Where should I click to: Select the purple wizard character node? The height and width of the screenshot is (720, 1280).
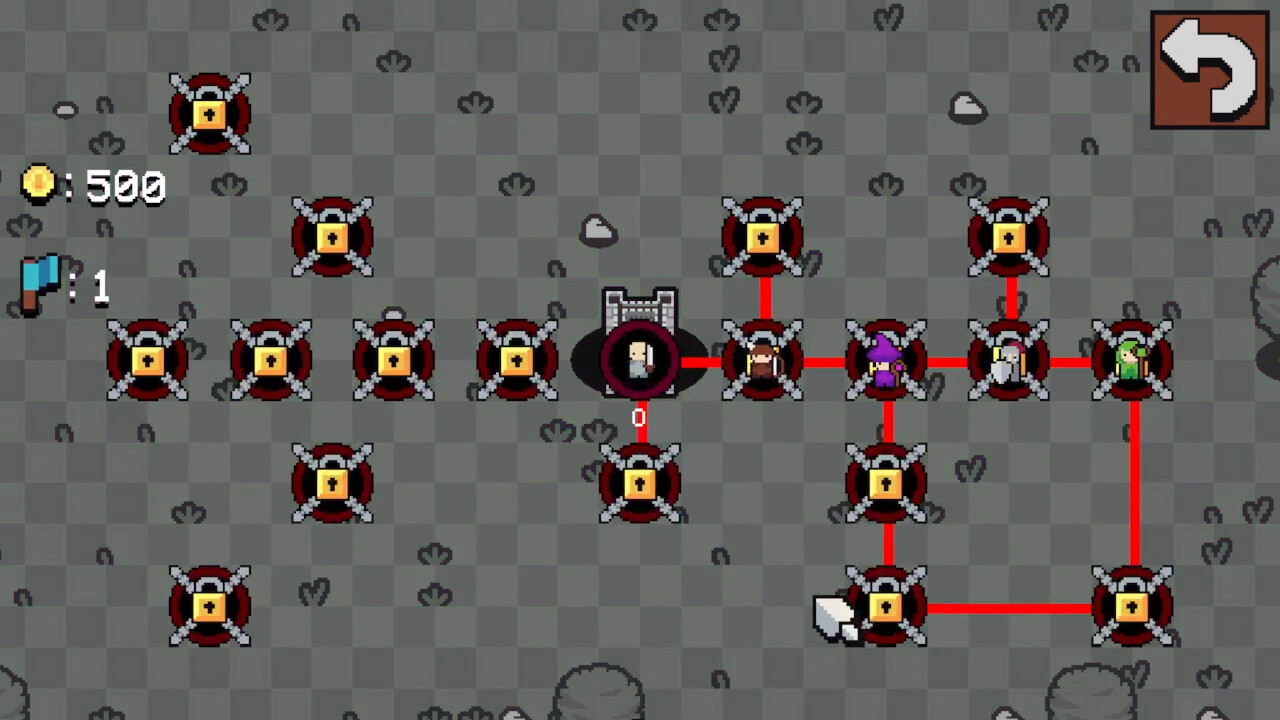tap(886, 360)
